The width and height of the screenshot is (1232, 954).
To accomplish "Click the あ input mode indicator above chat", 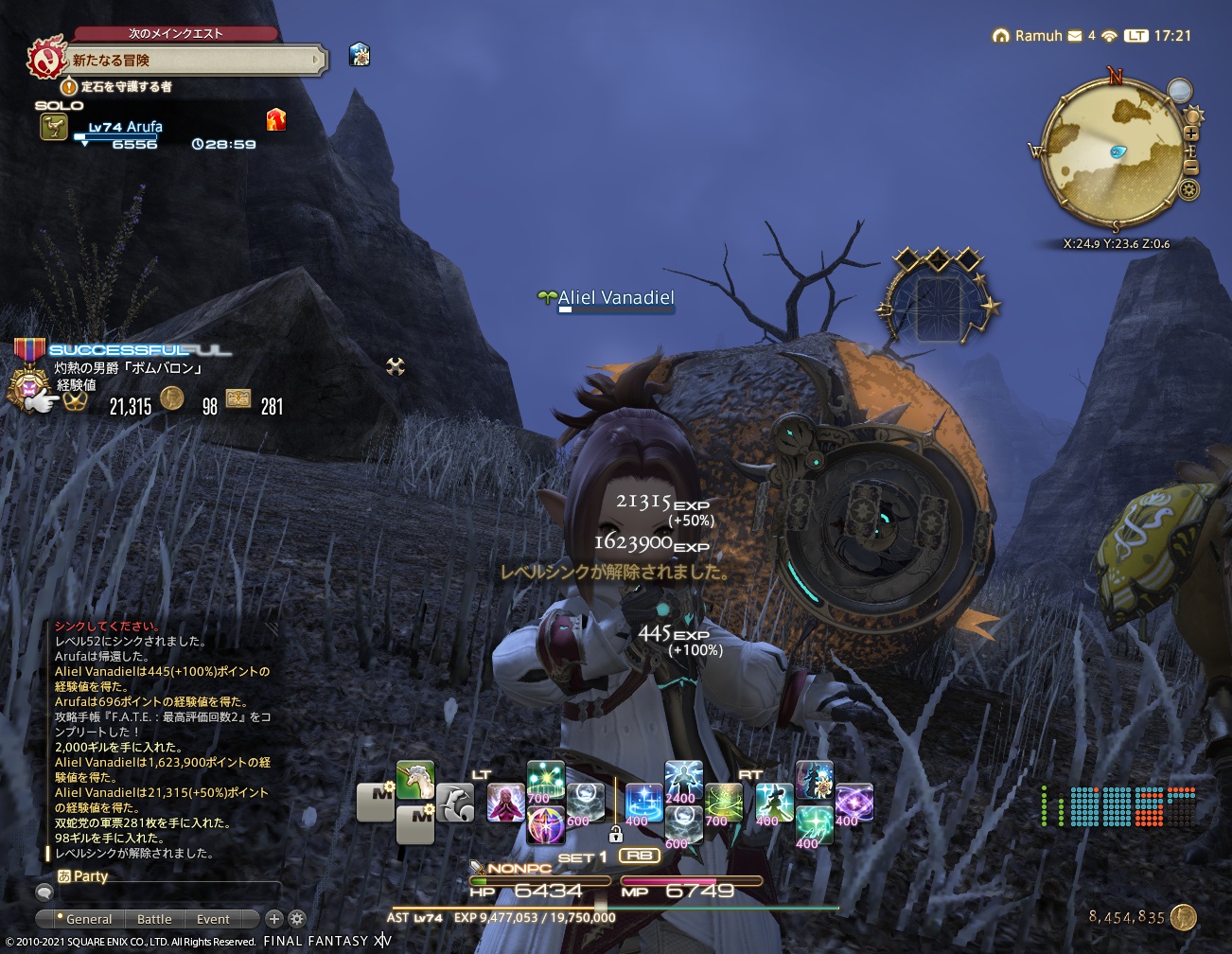I will pyautogui.click(x=62, y=875).
